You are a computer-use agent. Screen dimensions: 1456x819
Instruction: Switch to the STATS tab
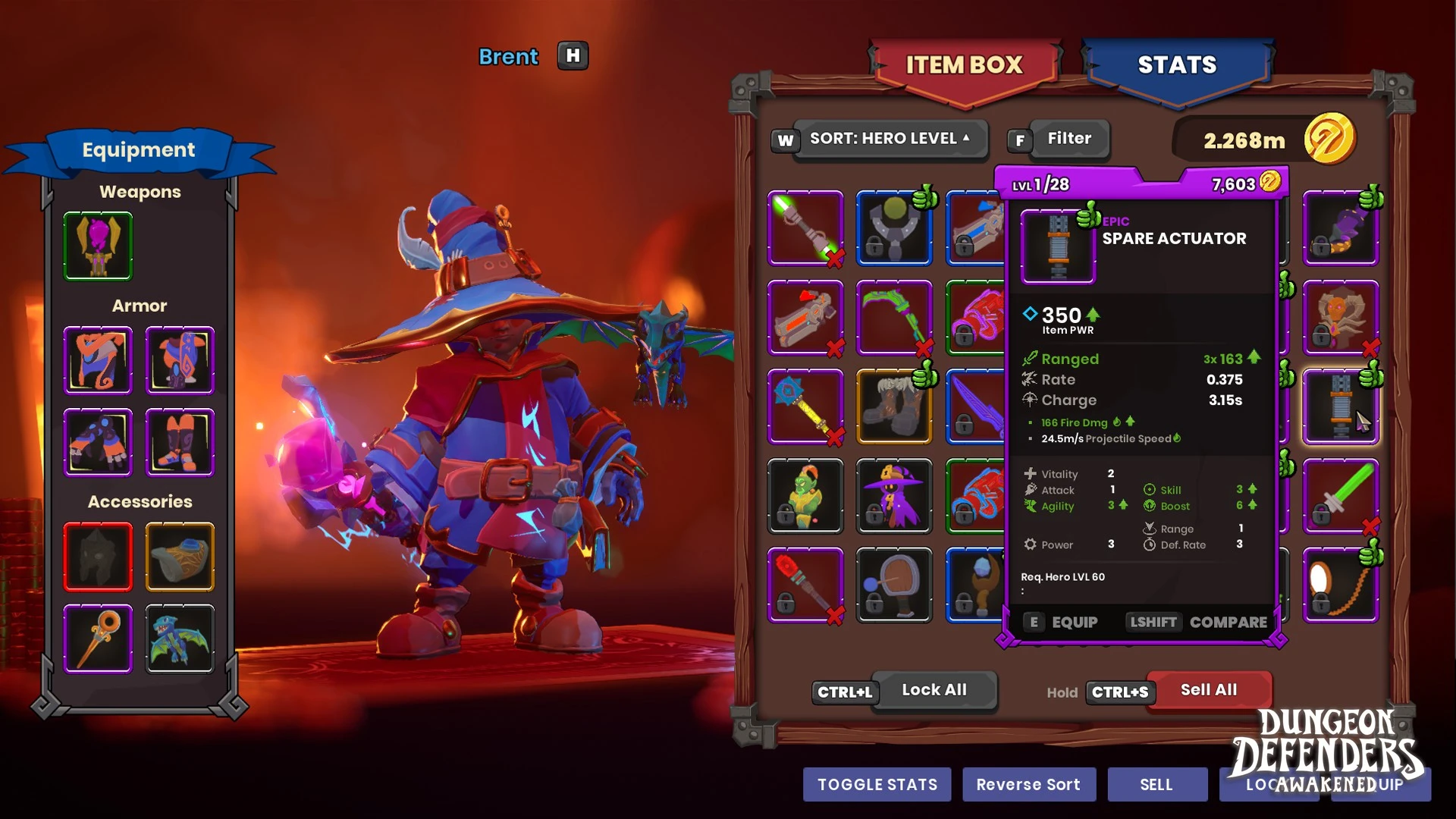click(1177, 66)
